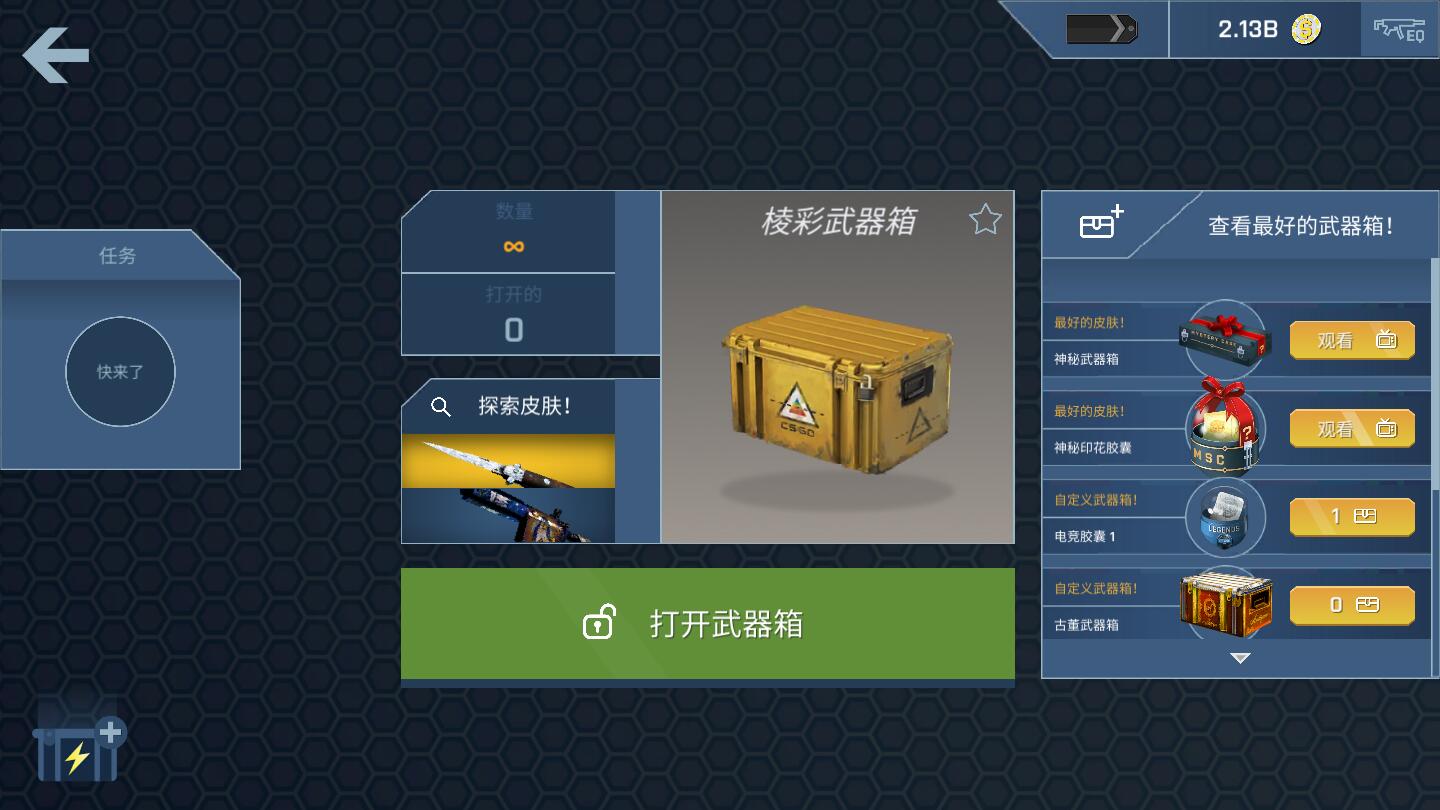Click the case-plus icon above the best cases list
1440x810 pixels.
pos(1100,223)
